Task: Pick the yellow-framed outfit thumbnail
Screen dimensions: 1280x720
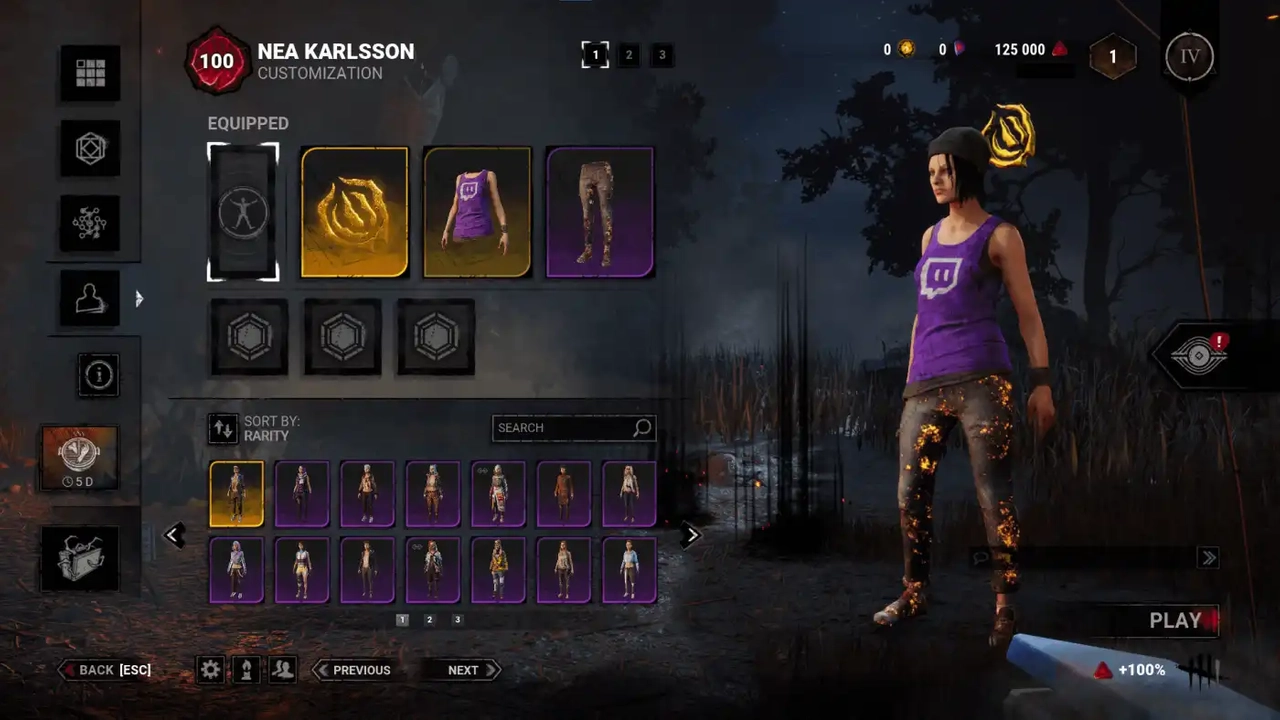Action: pos(237,494)
